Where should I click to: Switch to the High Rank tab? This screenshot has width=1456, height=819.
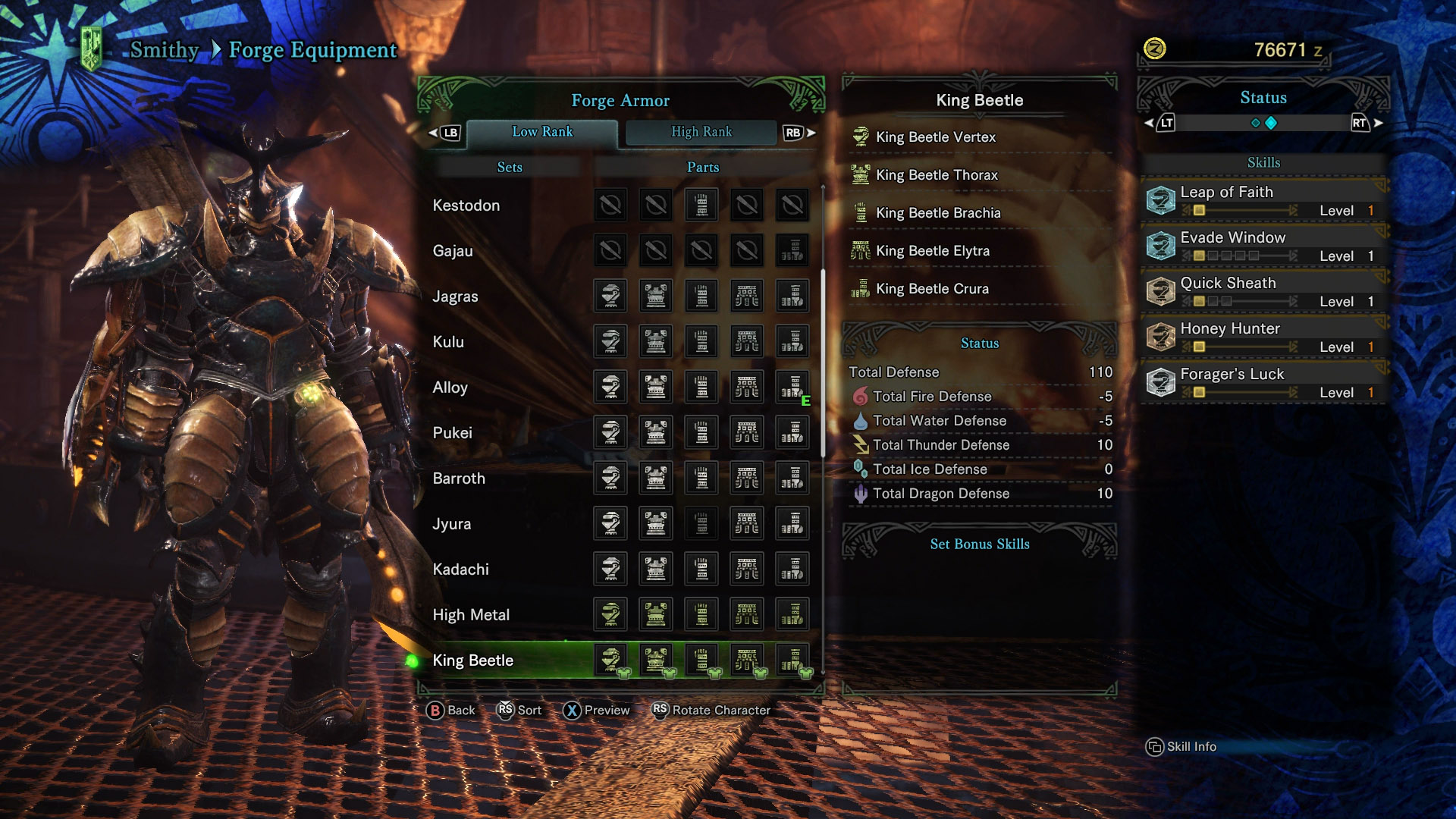pyautogui.click(x=701, y=132)
